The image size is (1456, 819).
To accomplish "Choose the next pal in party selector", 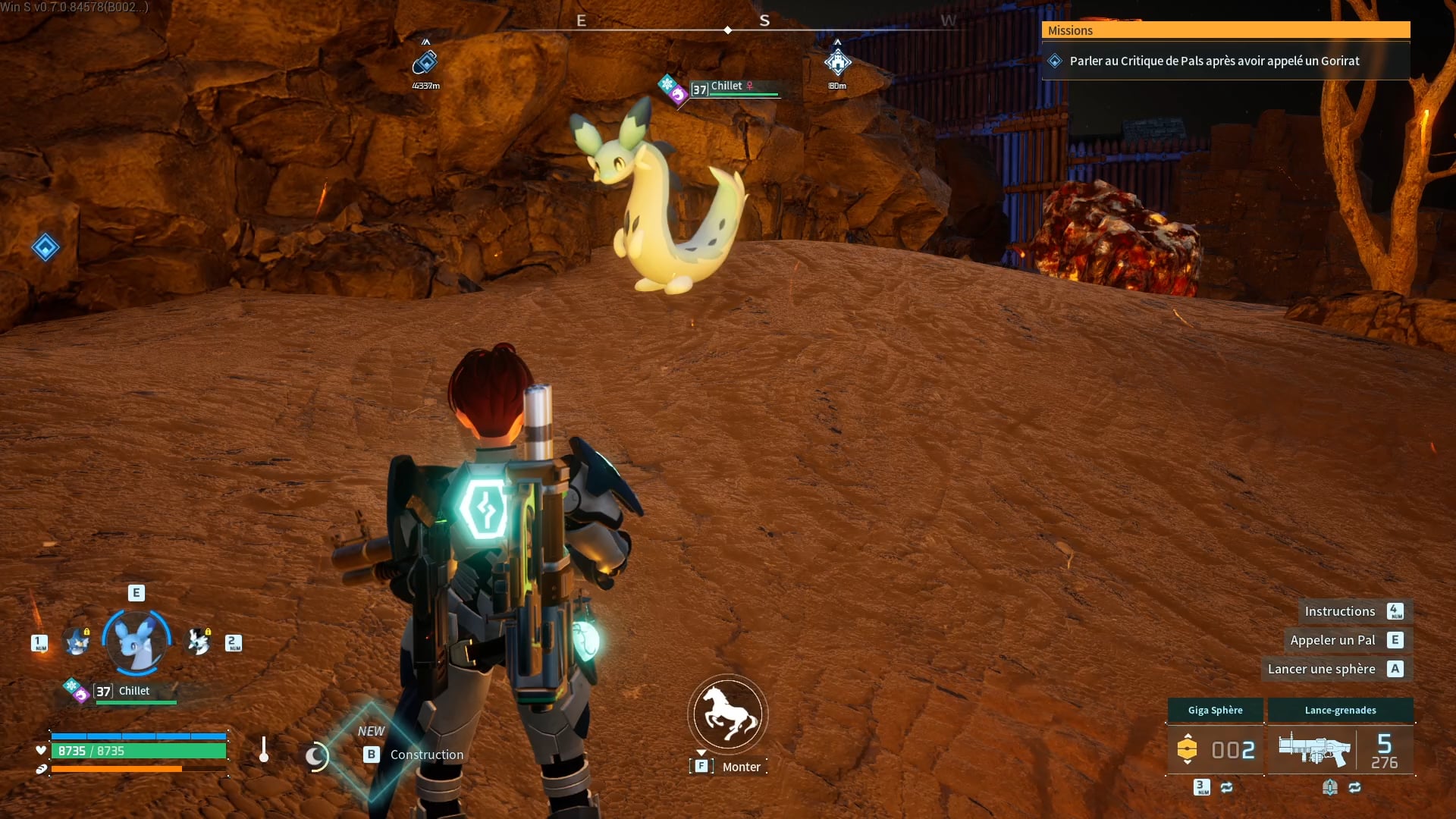I will [199, 642].
